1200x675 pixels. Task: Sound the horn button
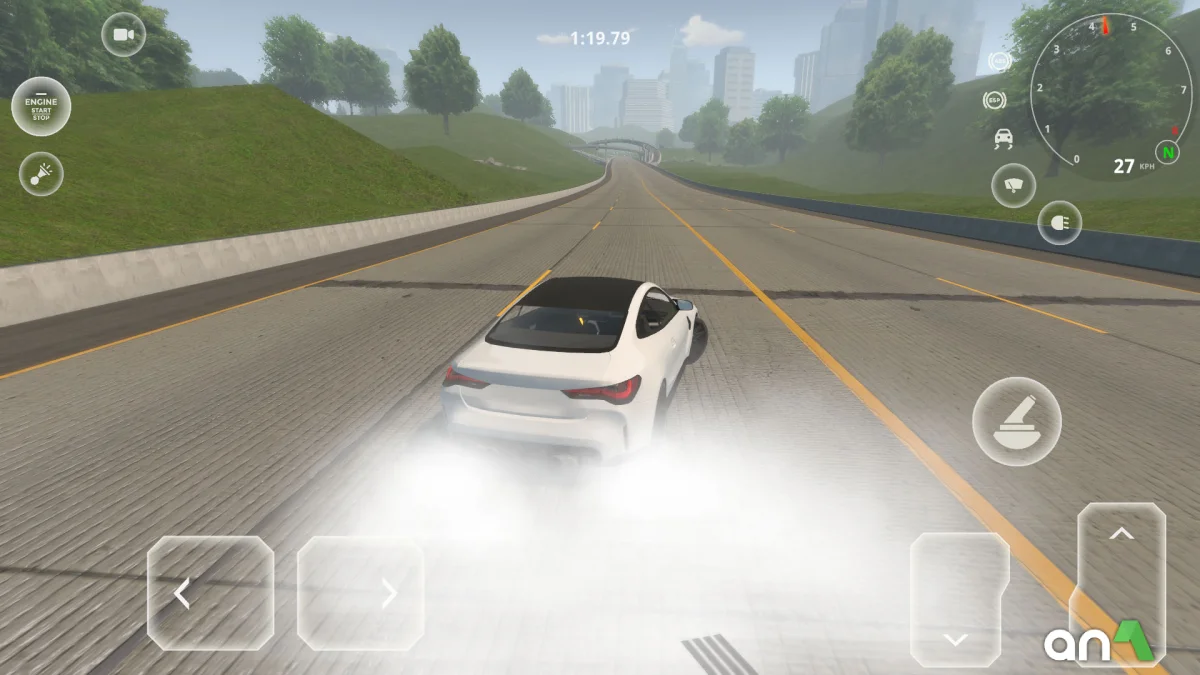pyautogui.click(x=41, y=174)
